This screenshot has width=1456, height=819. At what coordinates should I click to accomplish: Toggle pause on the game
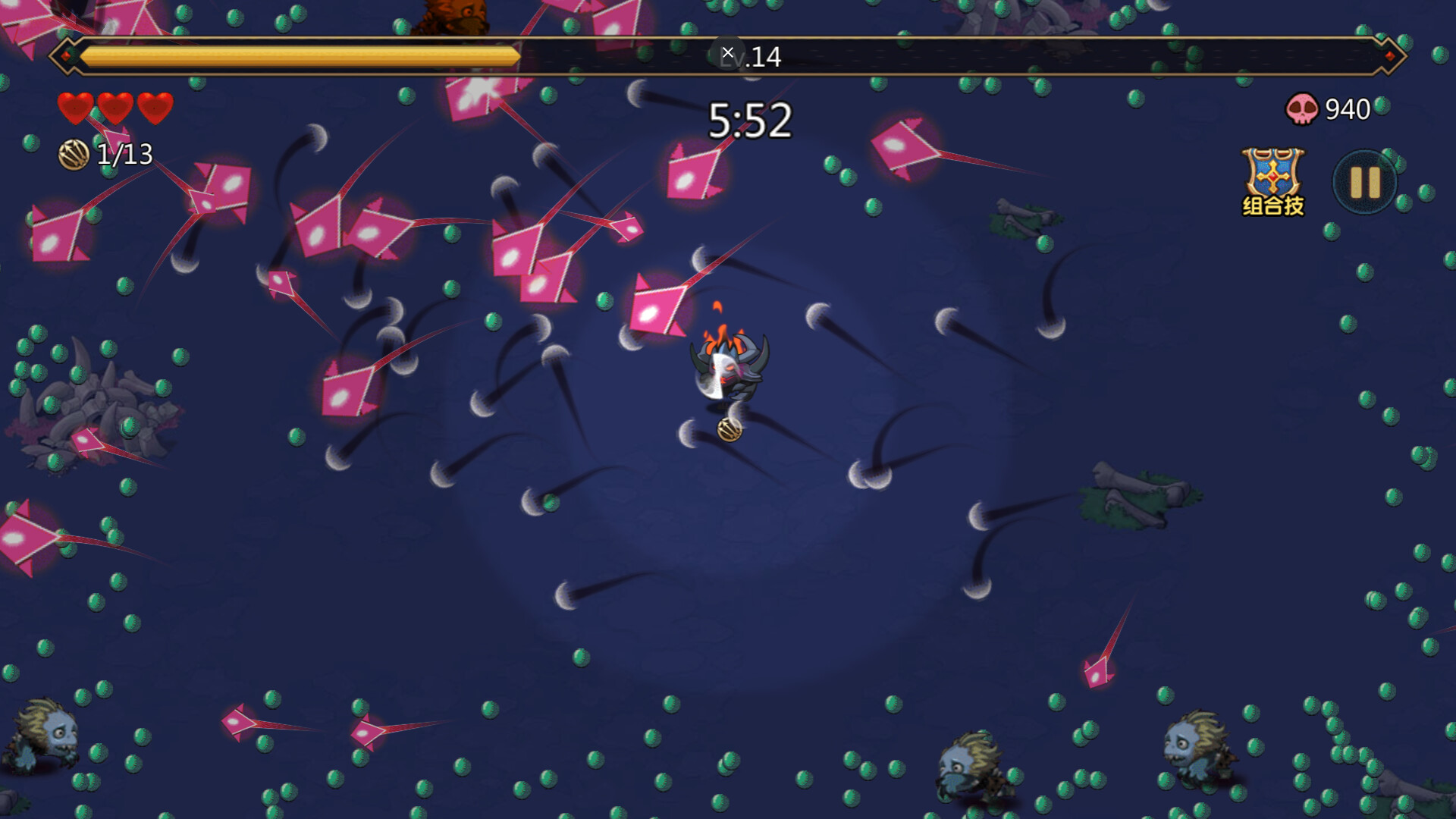point(1364,182)
